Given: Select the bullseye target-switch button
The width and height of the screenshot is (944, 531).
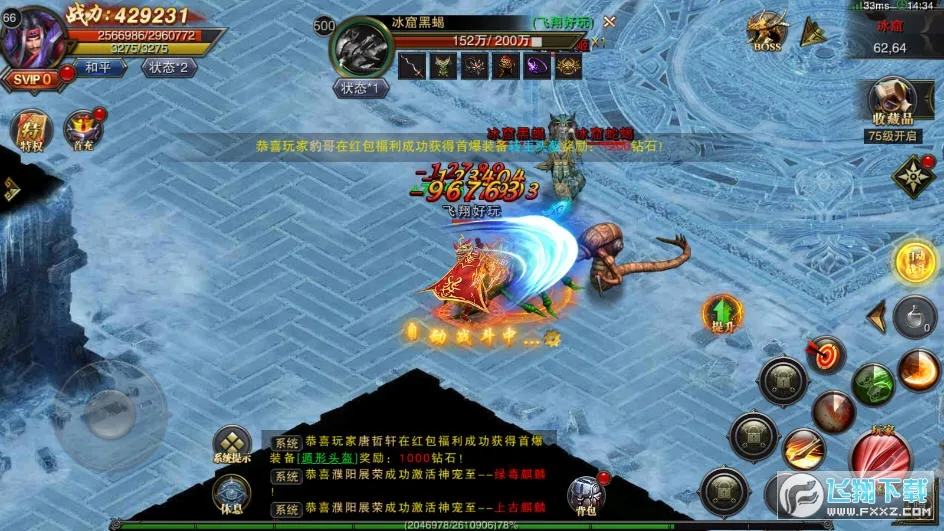Looking at the screenshot, I should pyautogui.click(x=826, y=355).
